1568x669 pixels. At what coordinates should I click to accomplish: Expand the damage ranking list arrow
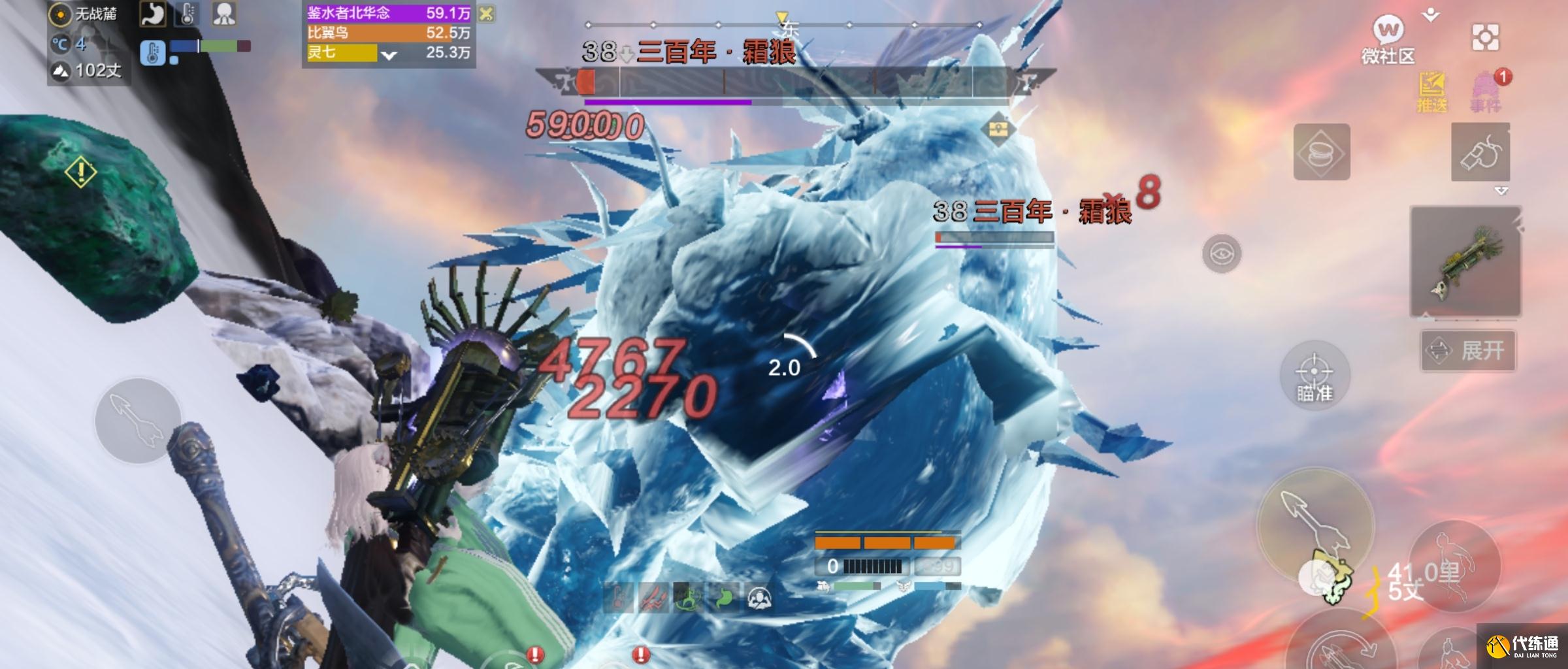389,56
